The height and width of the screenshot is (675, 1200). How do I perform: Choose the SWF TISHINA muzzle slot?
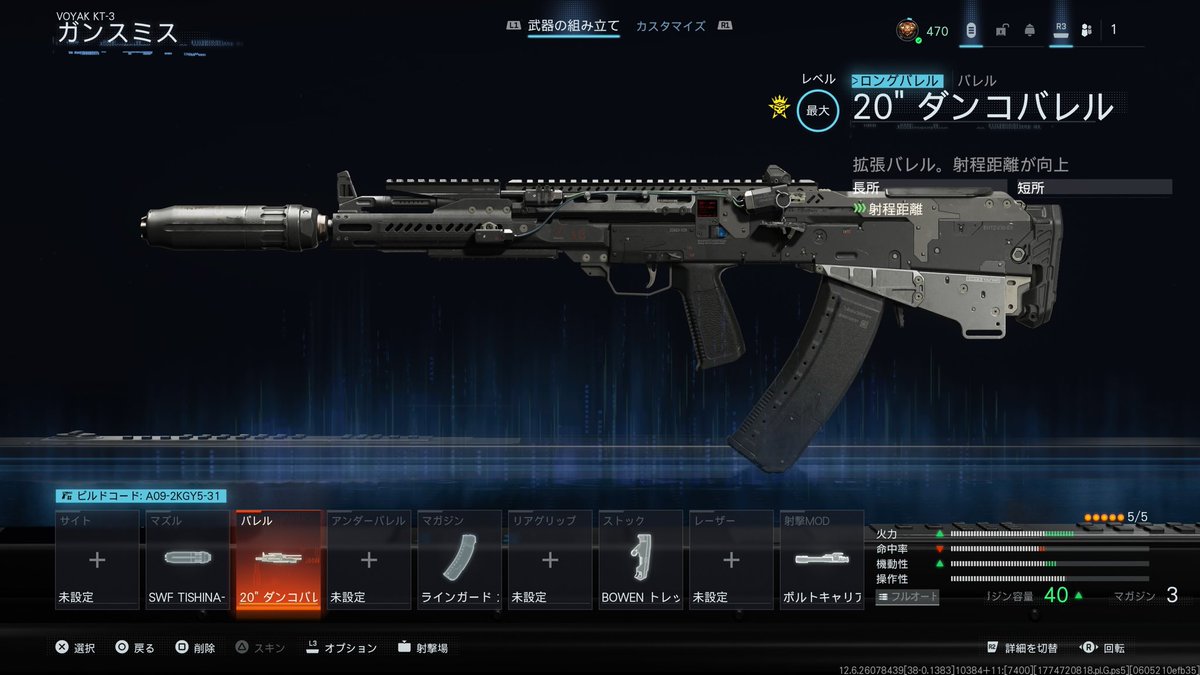point(187,560)
